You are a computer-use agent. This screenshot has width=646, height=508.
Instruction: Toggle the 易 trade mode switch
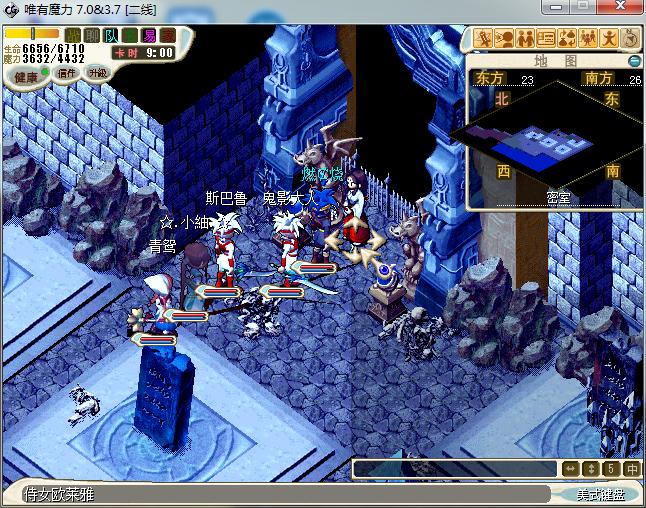click(149, 36)
